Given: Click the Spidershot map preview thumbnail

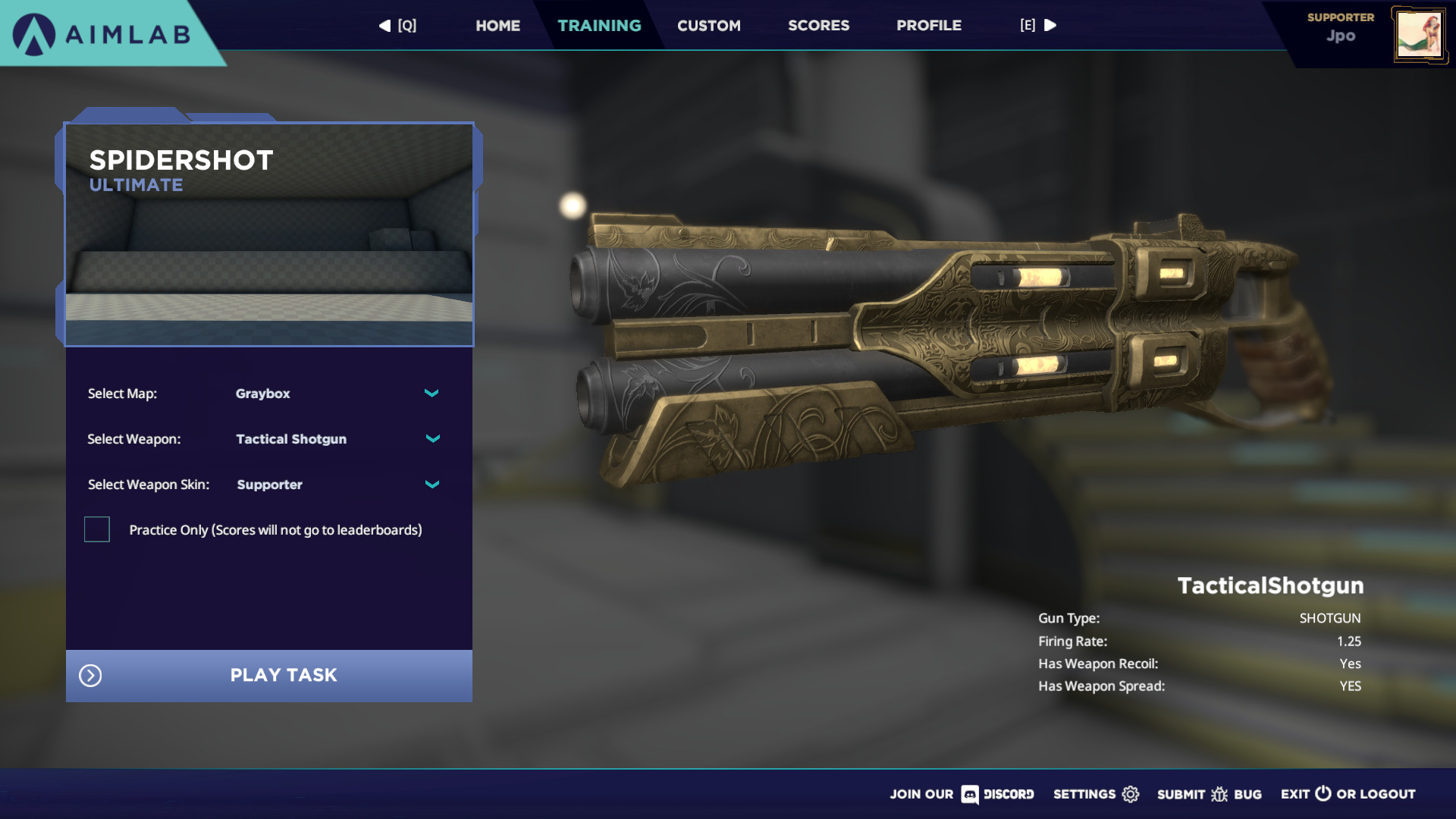Looking at the screenshot, I should pyautogui.click(x=269, y=235).
